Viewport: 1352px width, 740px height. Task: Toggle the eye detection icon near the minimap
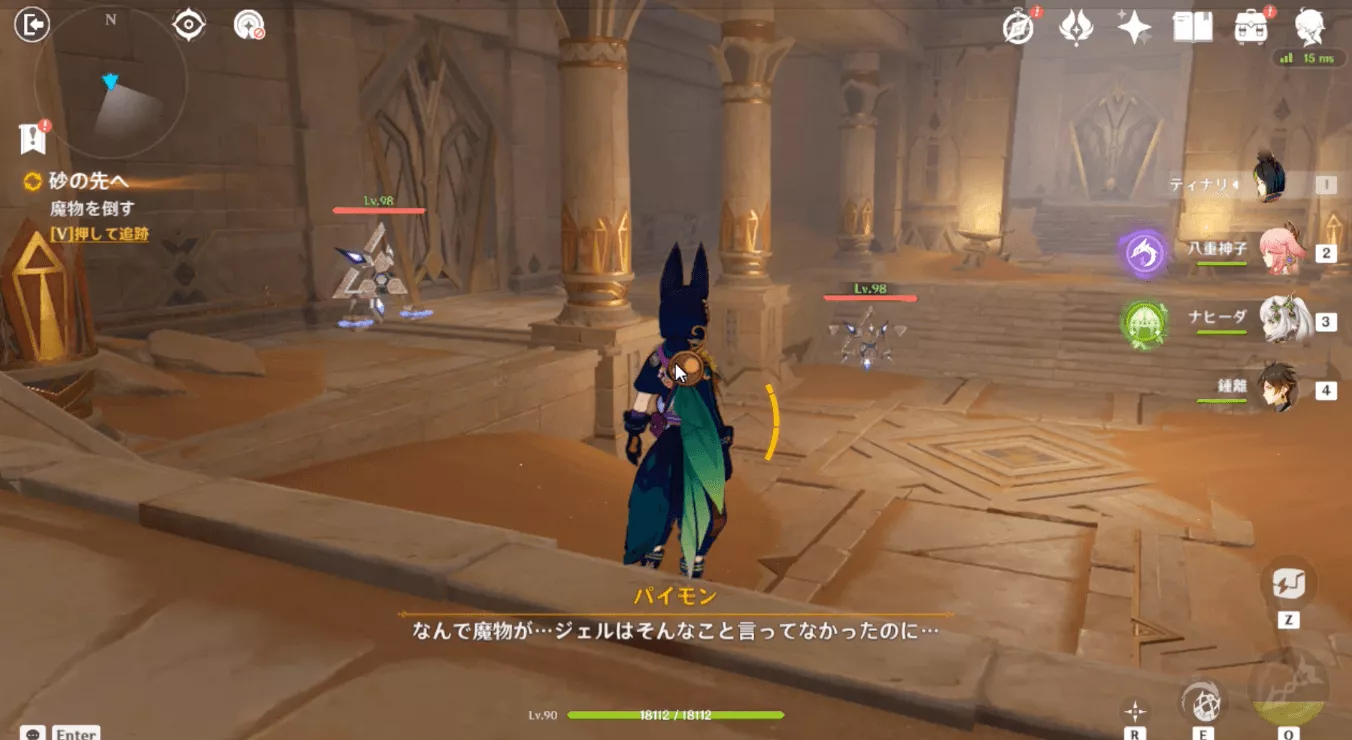pos(189,22)
